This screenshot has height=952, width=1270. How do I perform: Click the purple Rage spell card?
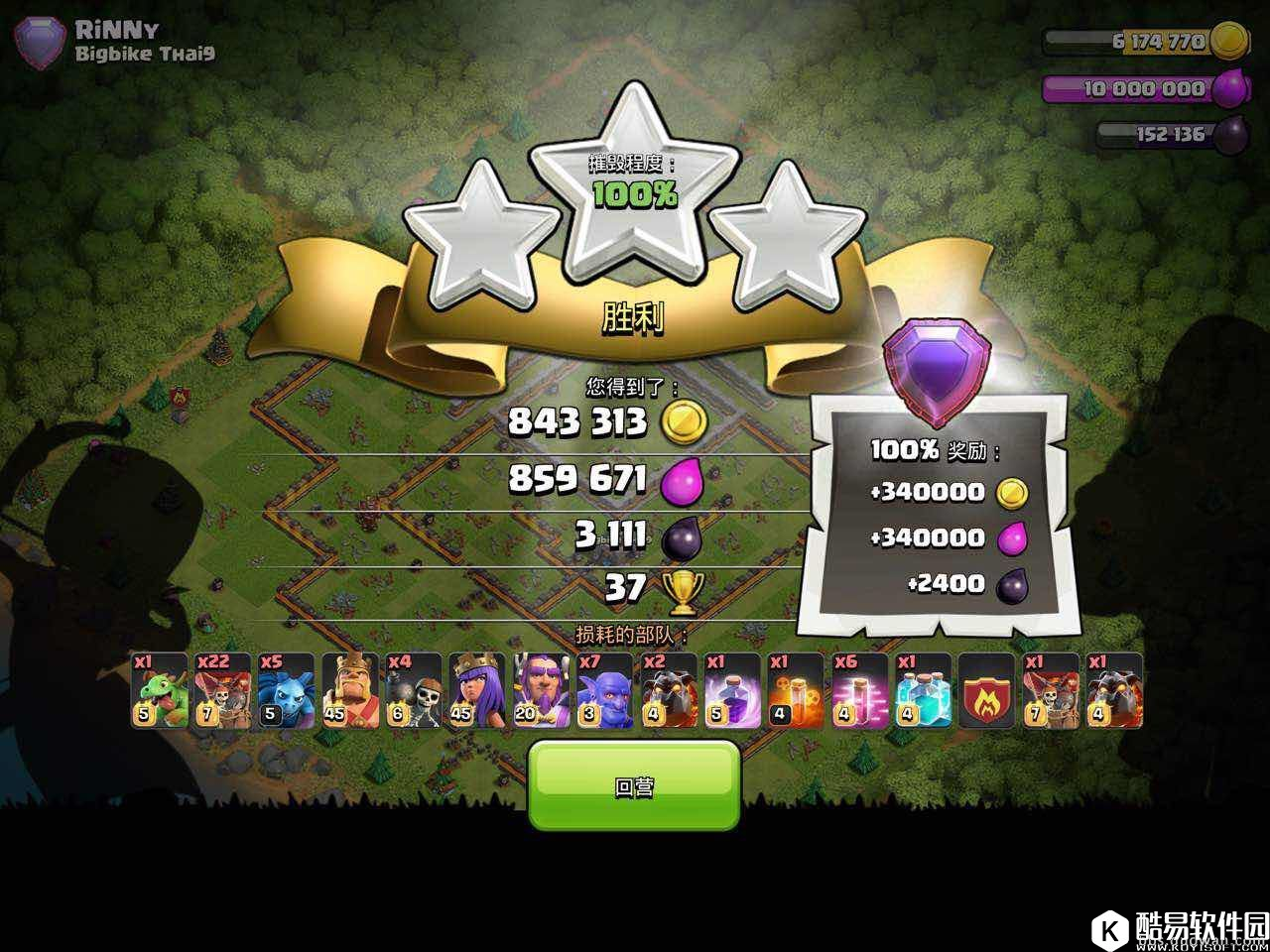click(730, 690)
